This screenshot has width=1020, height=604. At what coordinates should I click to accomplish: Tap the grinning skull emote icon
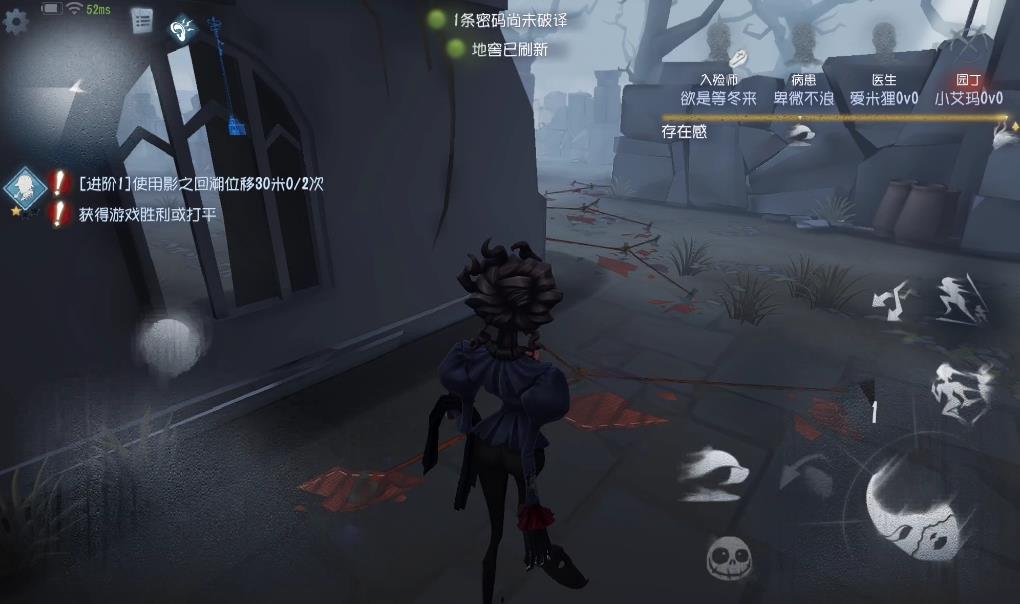pos(729,557)
